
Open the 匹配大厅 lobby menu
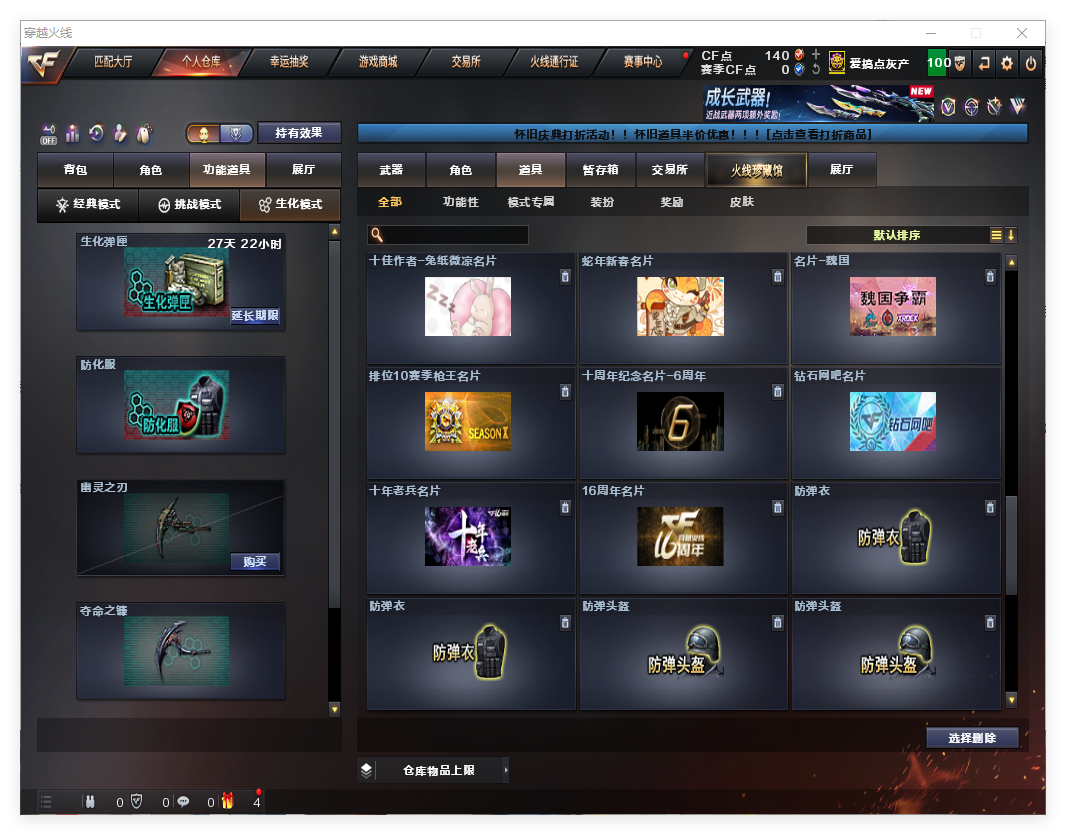[x=112, y=62]
